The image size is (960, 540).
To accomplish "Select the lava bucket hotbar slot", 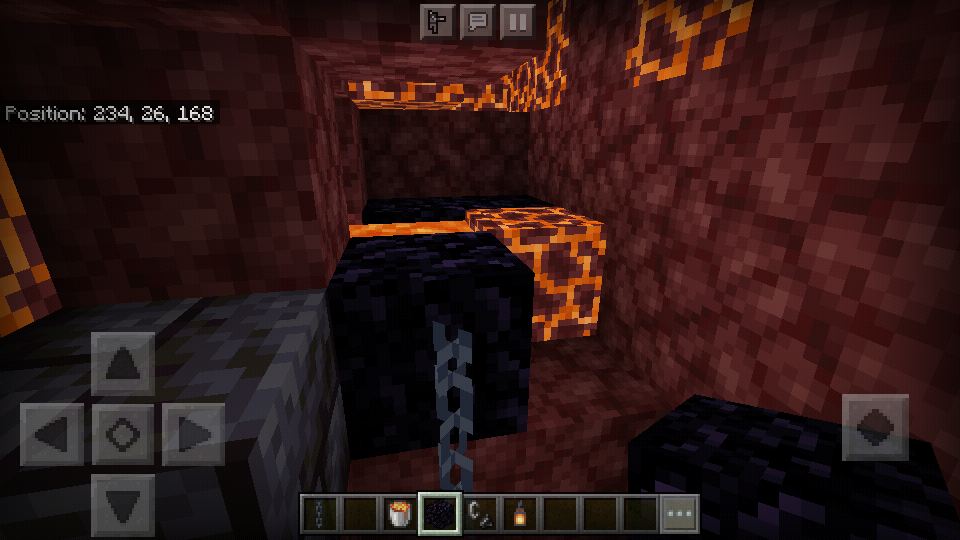I will click(400, 514).
